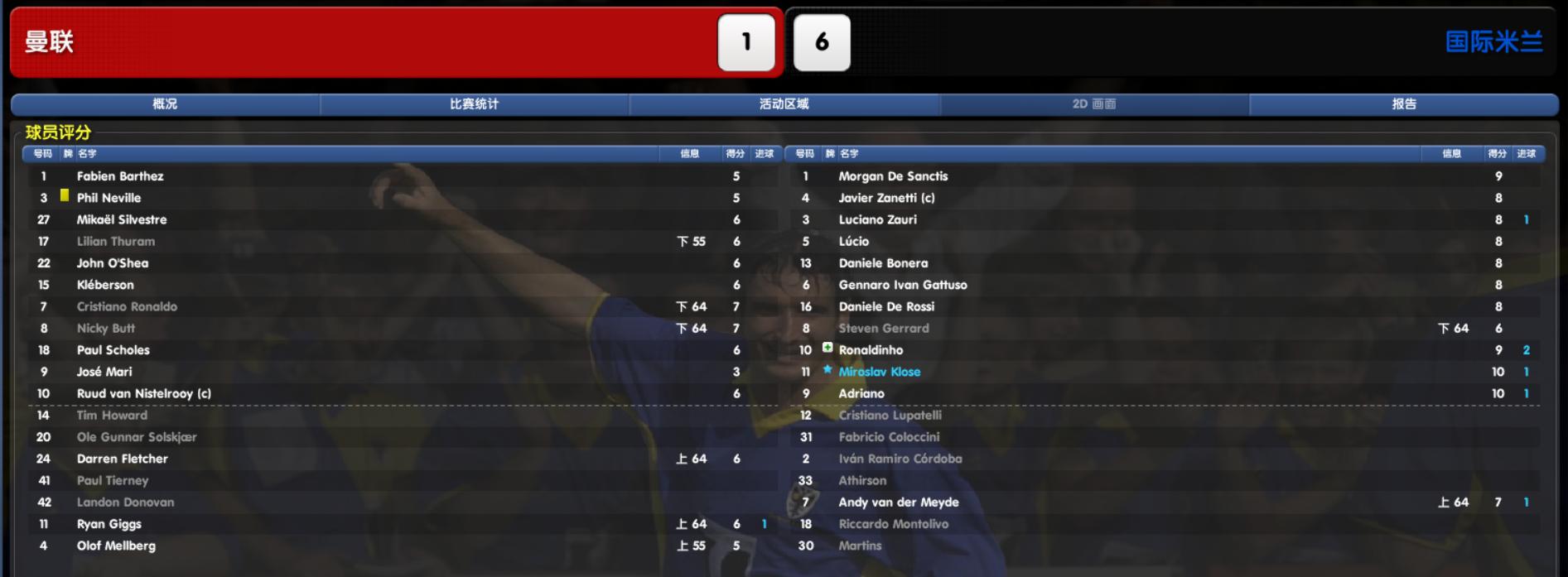Viewport: 1568px width, 577px height.
Task: Open the 曼联 team name link
Action: (x=50, y=42)
